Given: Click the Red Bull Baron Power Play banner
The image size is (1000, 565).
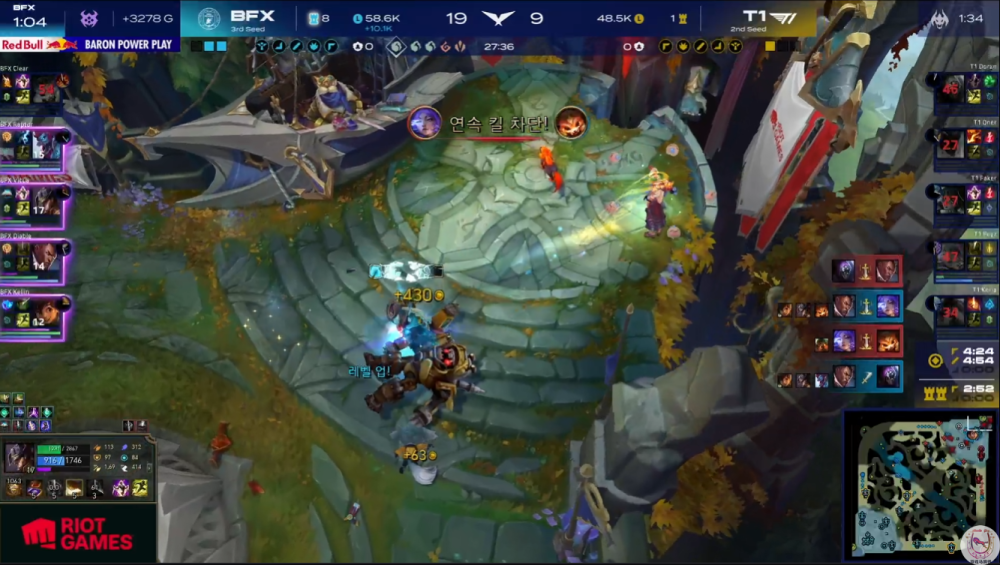Looking at the screenshot, I should (88, 45).
